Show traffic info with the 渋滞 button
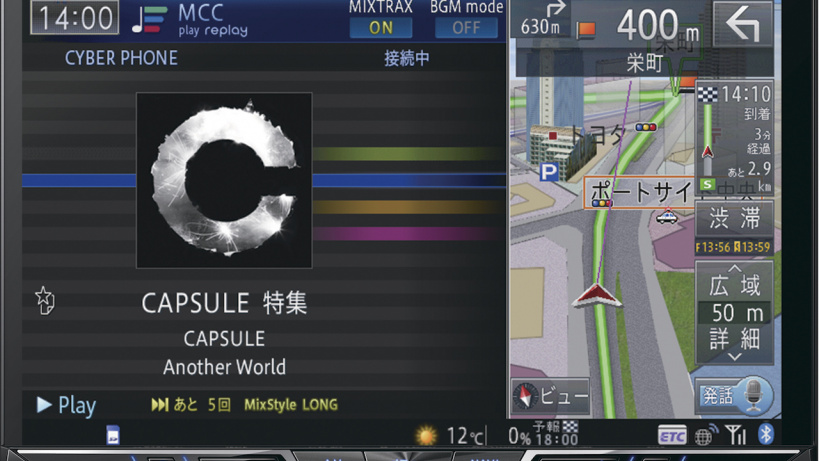This screenshot has height=461, width=819. (735, 218)
